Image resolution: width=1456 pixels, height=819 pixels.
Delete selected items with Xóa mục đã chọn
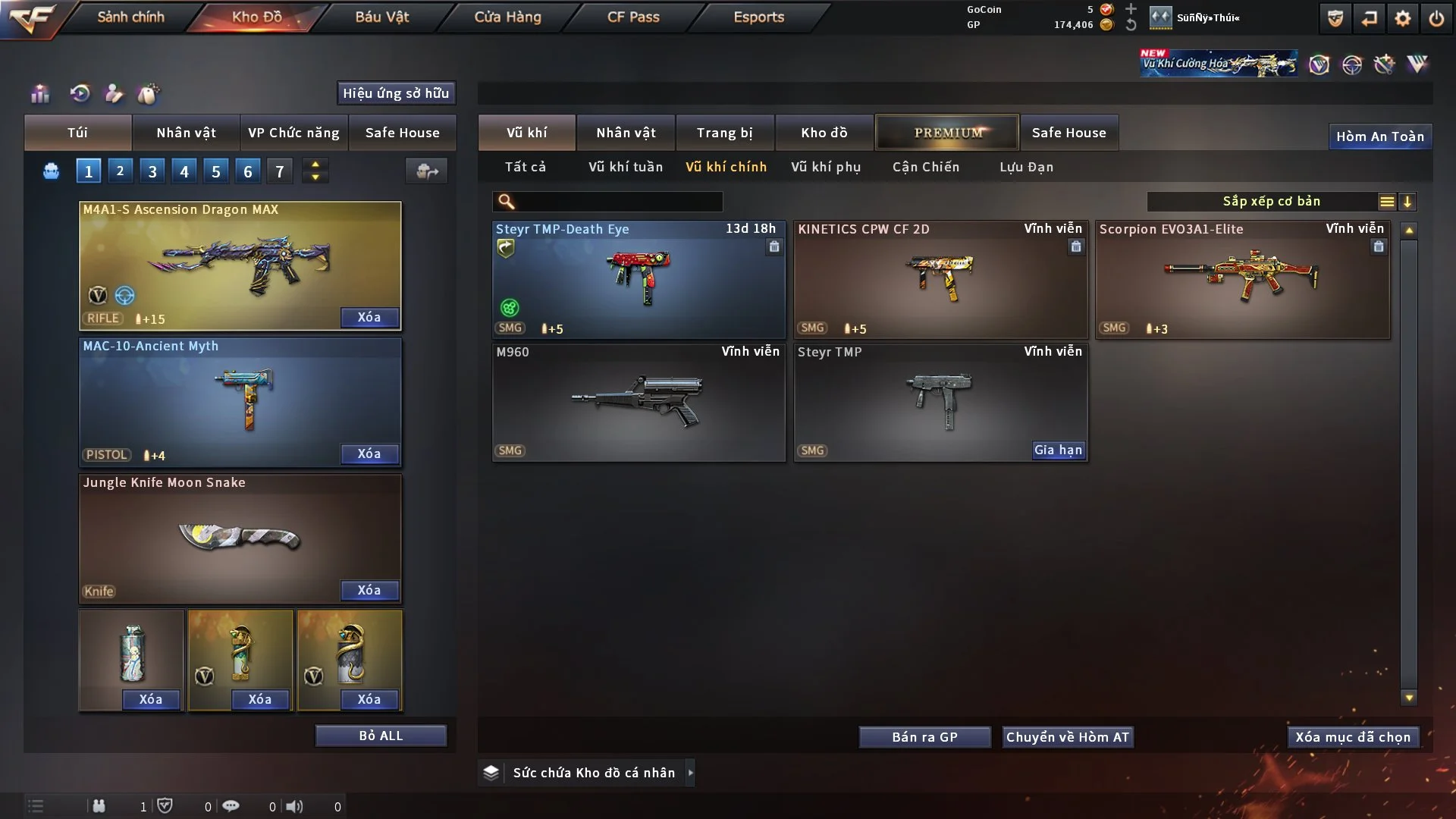pyautogui.click(x=1353, y=737)
